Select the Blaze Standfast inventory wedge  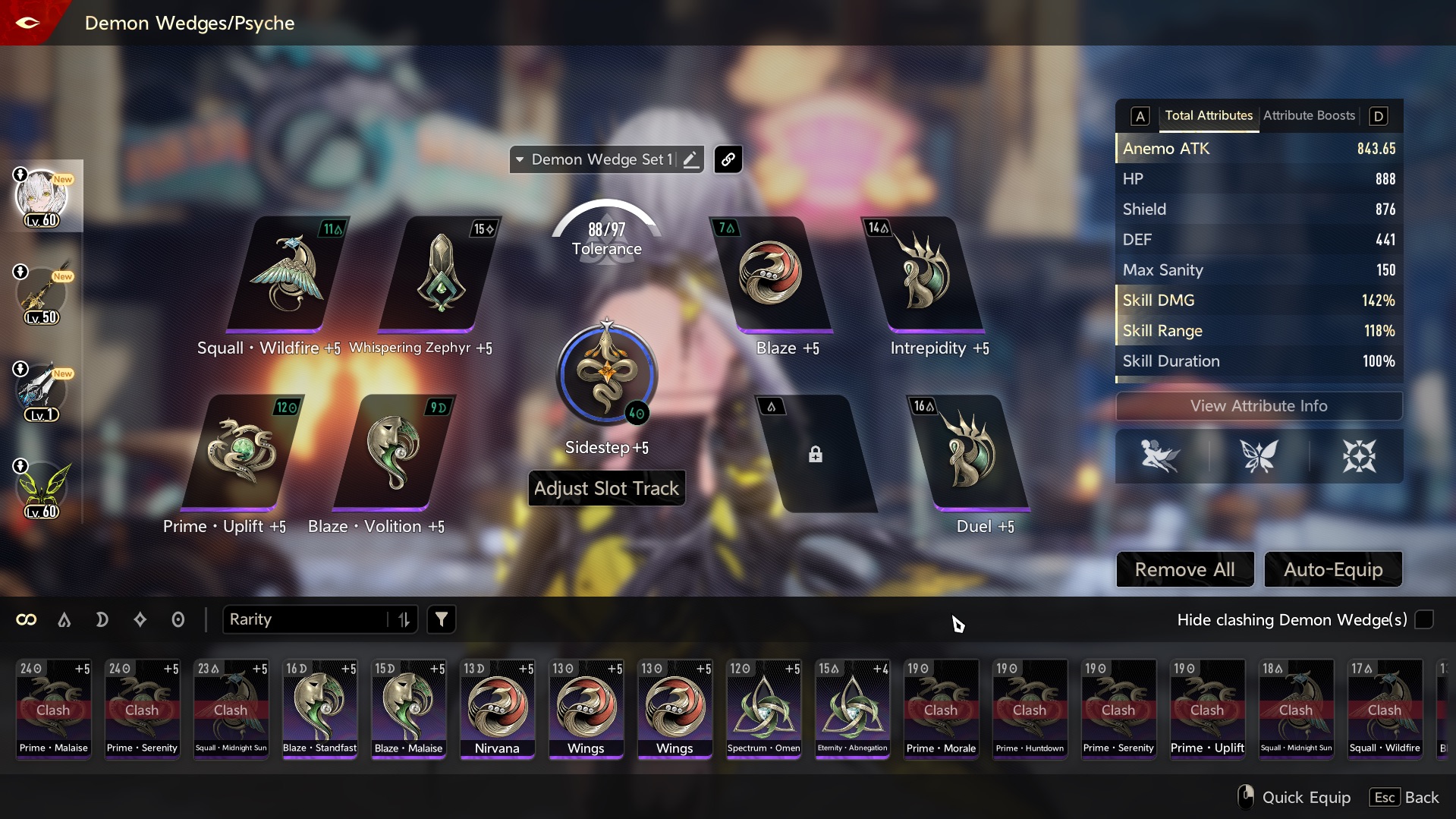[319, 709]
